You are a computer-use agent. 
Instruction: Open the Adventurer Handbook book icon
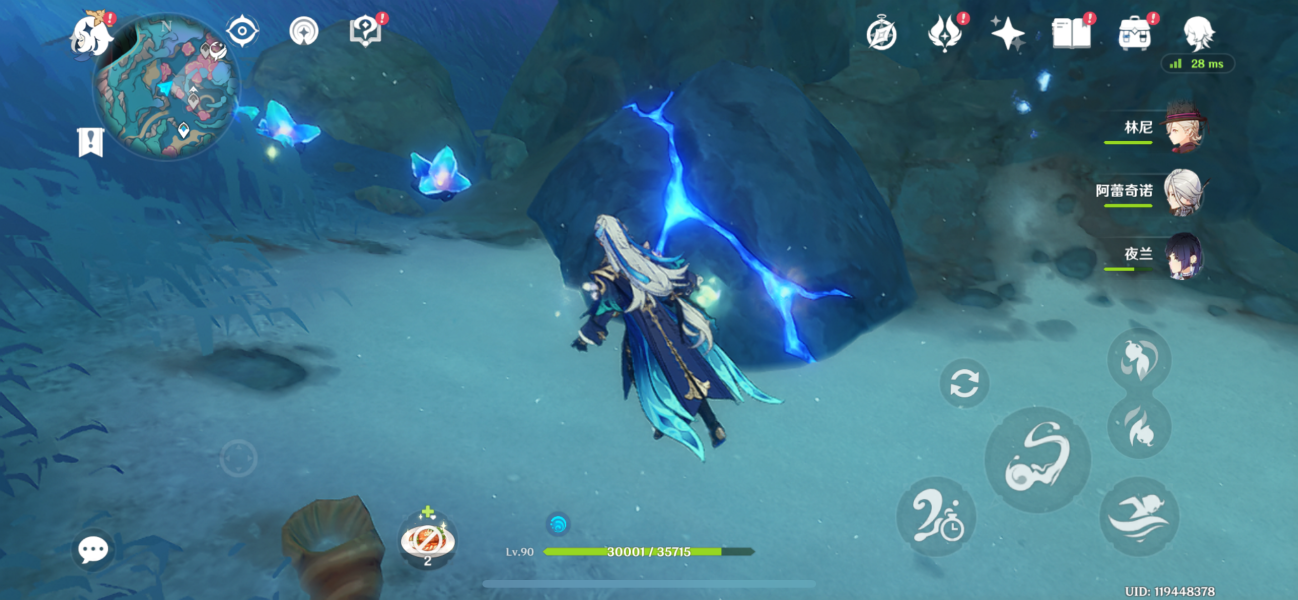[1071, 34]
